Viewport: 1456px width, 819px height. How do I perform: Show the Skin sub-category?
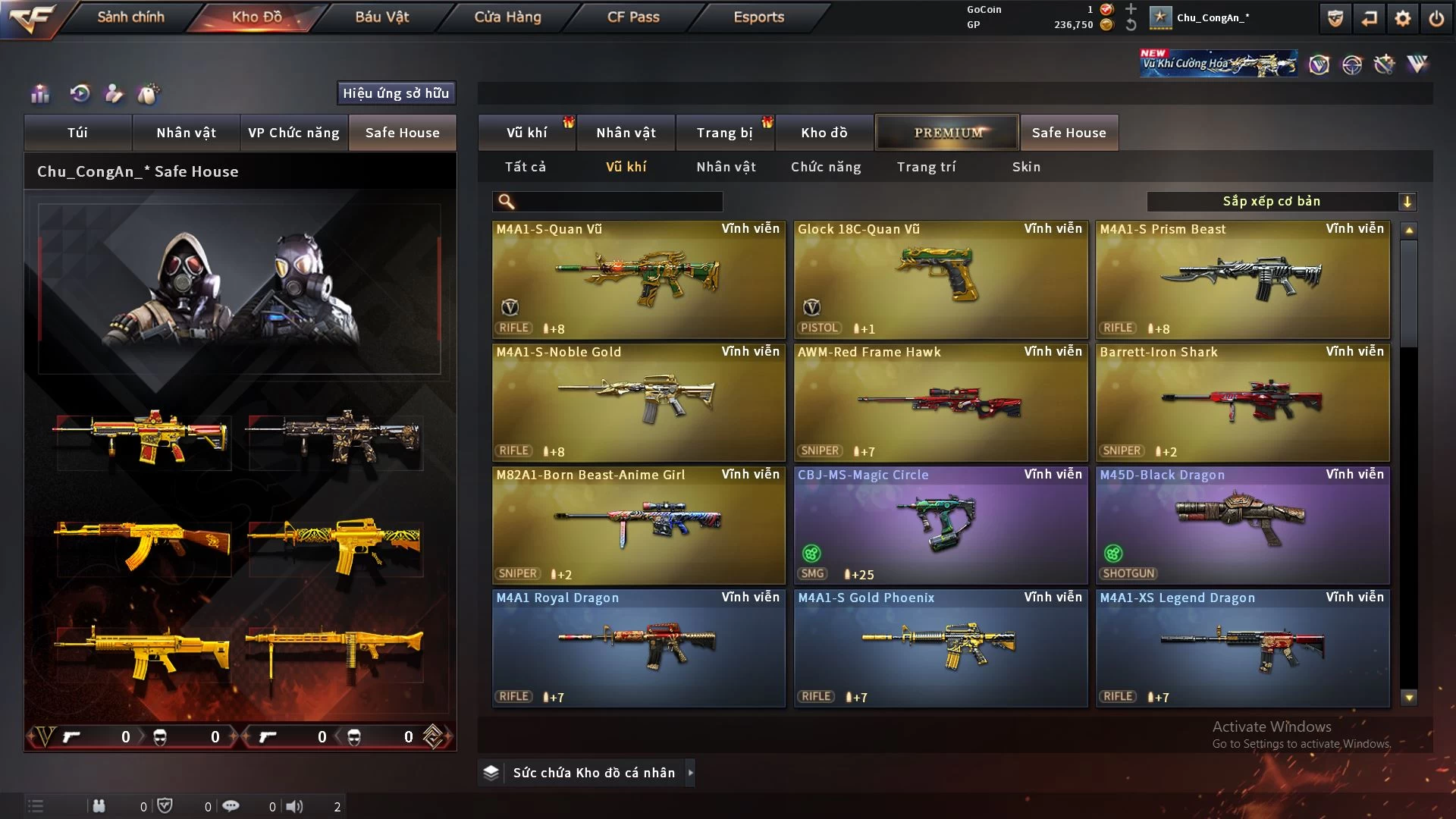point(1026,167)
